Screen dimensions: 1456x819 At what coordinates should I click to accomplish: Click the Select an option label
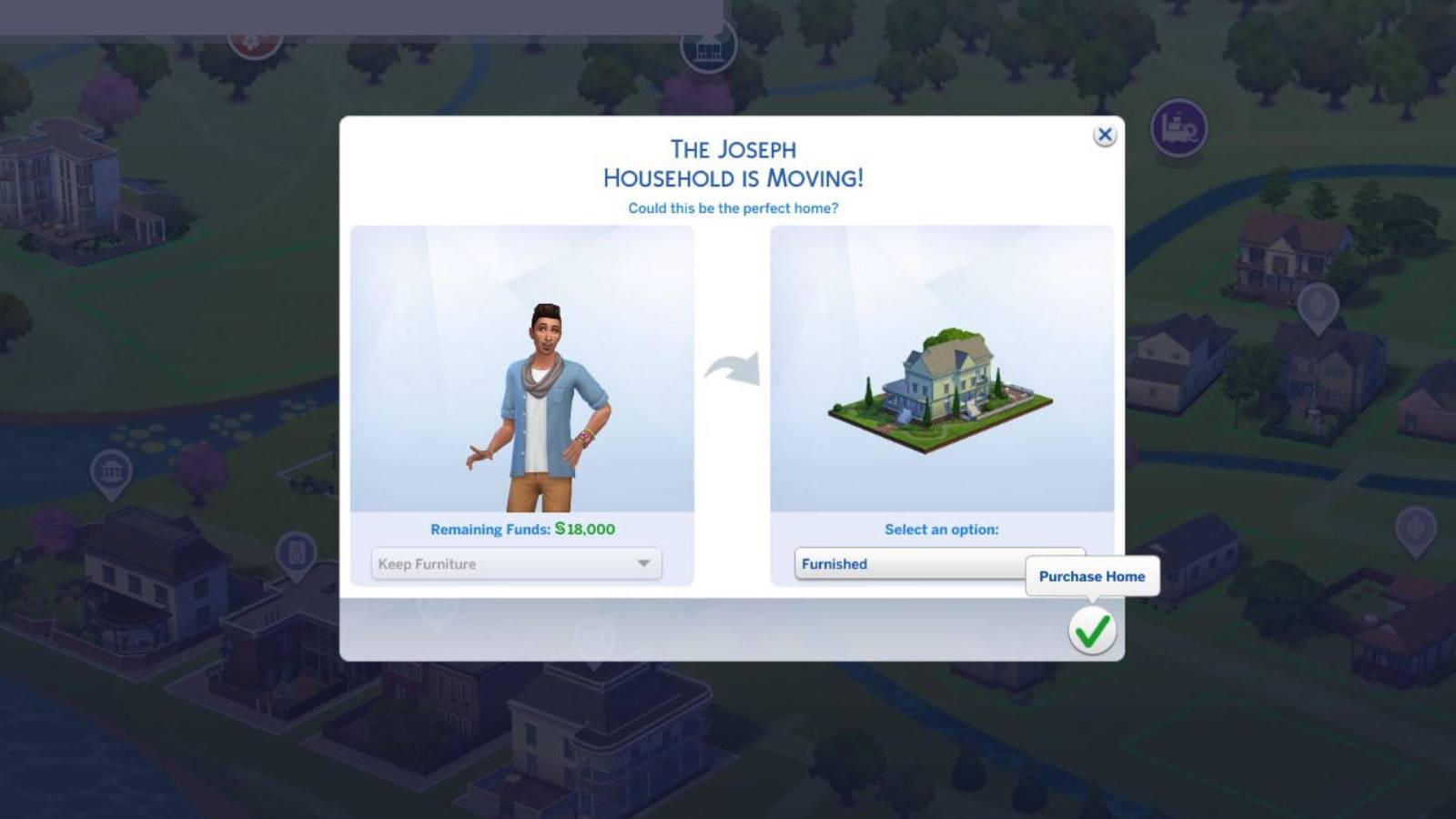point(942,529)
